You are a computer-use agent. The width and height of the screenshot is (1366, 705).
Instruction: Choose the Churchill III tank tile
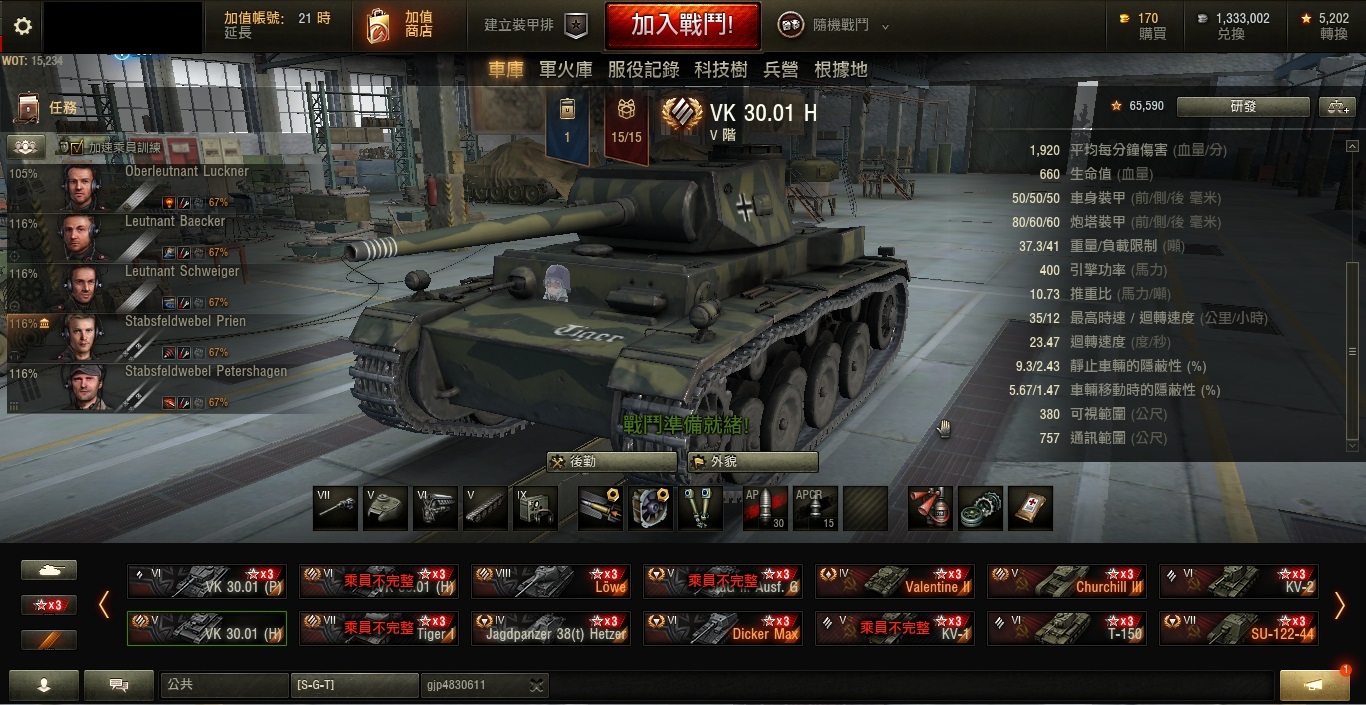point(1067,581)
